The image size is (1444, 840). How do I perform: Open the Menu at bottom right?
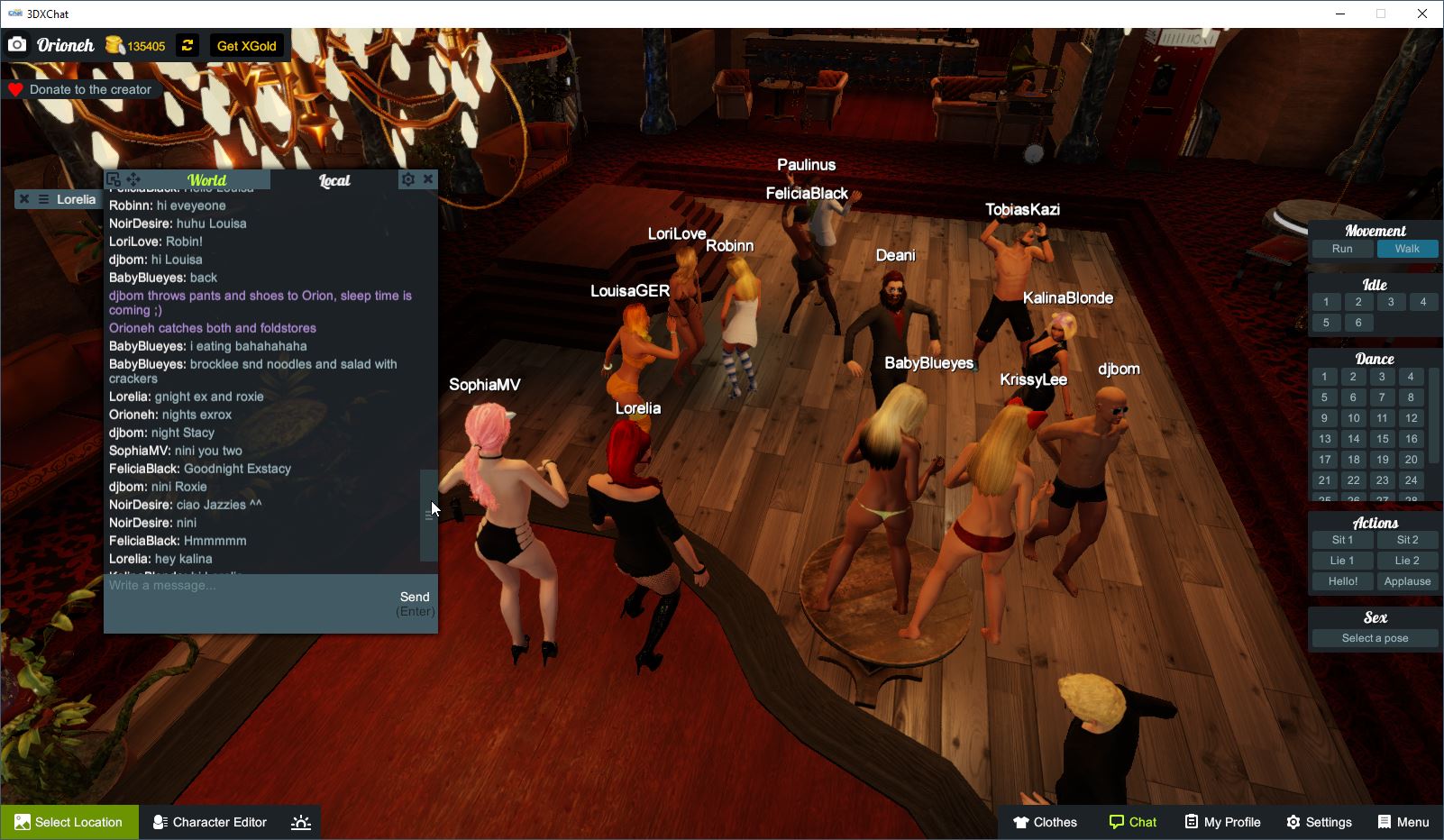pyautogui.click(x=1403, y=821)
